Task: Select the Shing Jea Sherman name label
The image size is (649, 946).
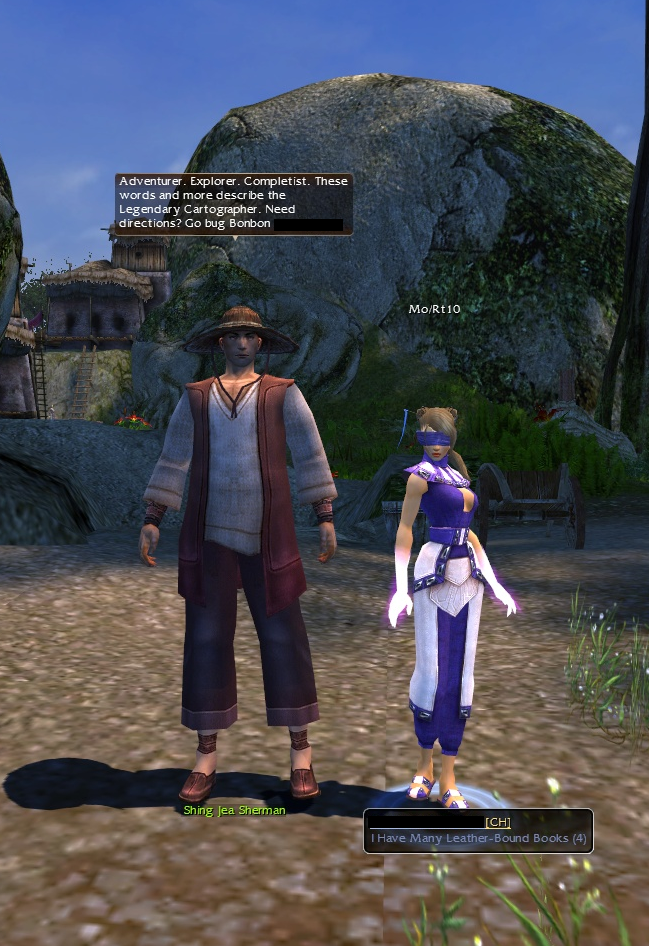Action: tap(235, 810)
